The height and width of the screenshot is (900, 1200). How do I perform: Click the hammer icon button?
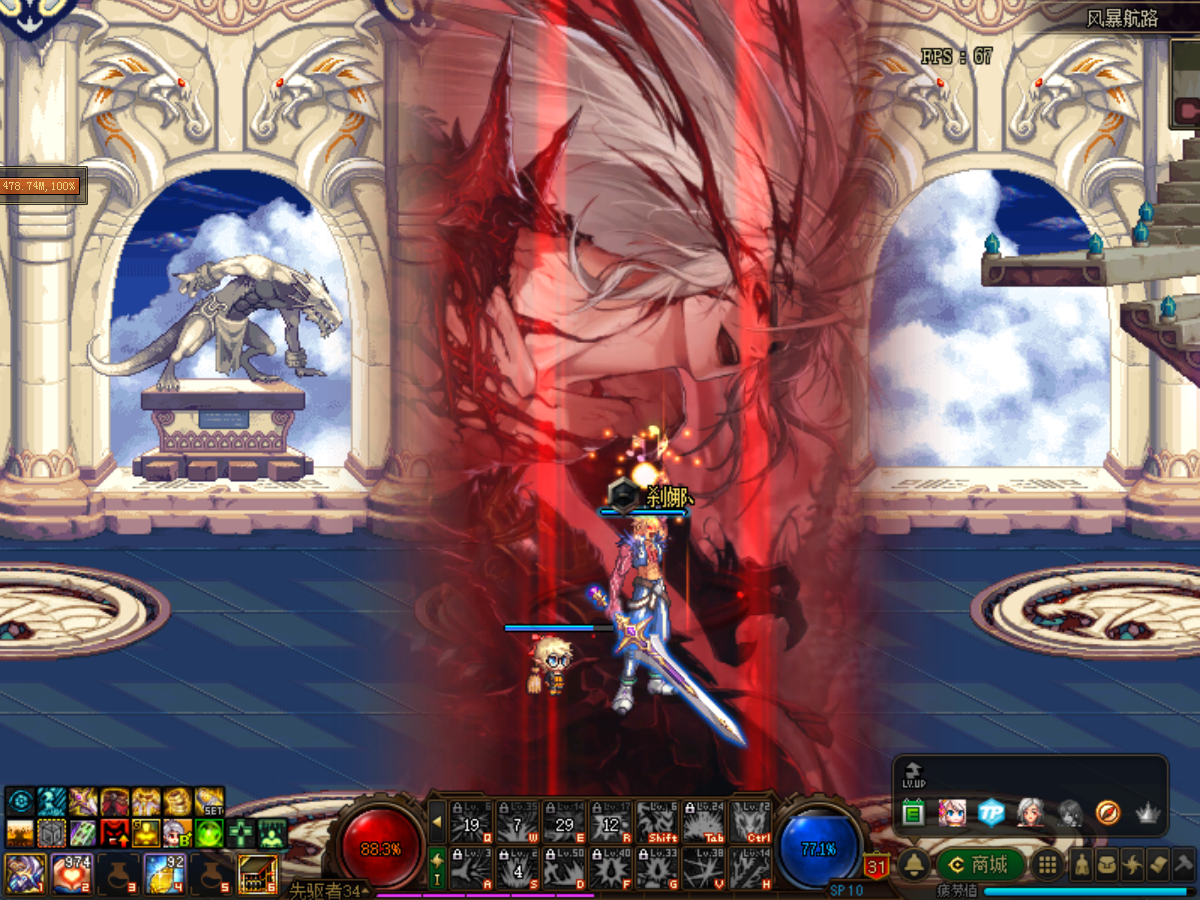(x=1183, y=865)
